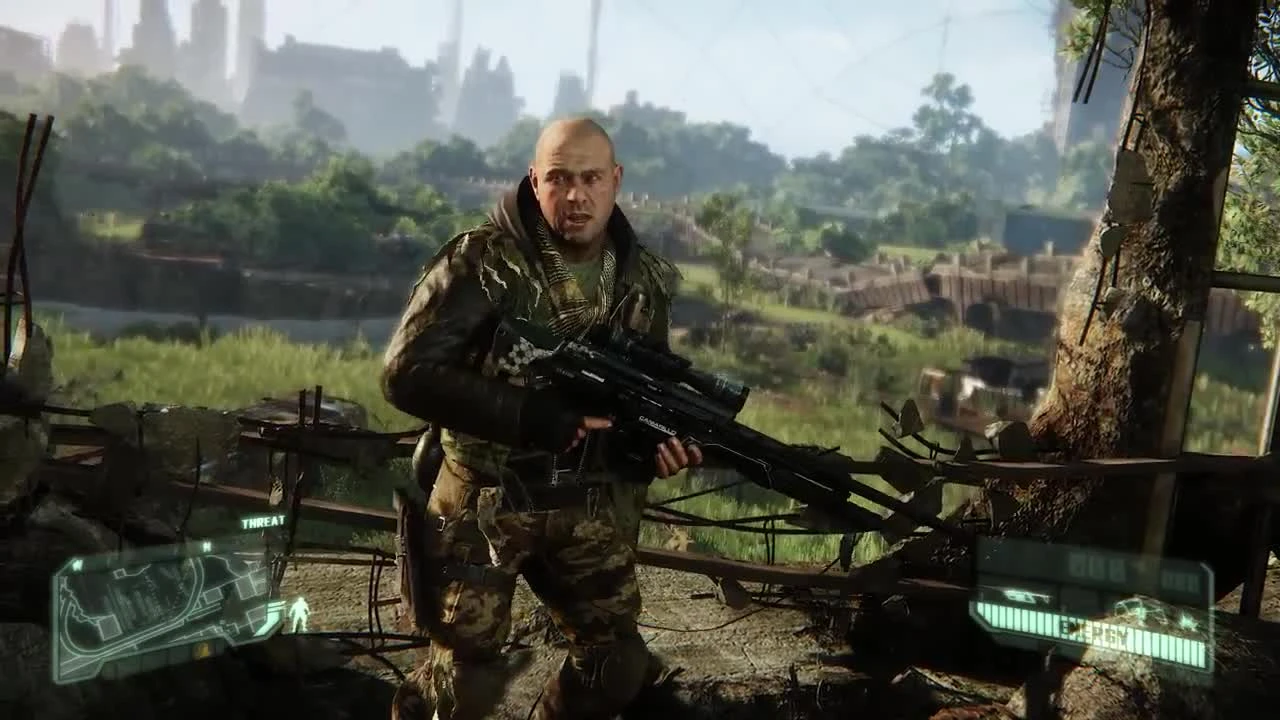Image resolution: width=1280 pixels, height=720 pixels.
Task: Select the yellow objective marker on the minimap
Action: (203, 650)
